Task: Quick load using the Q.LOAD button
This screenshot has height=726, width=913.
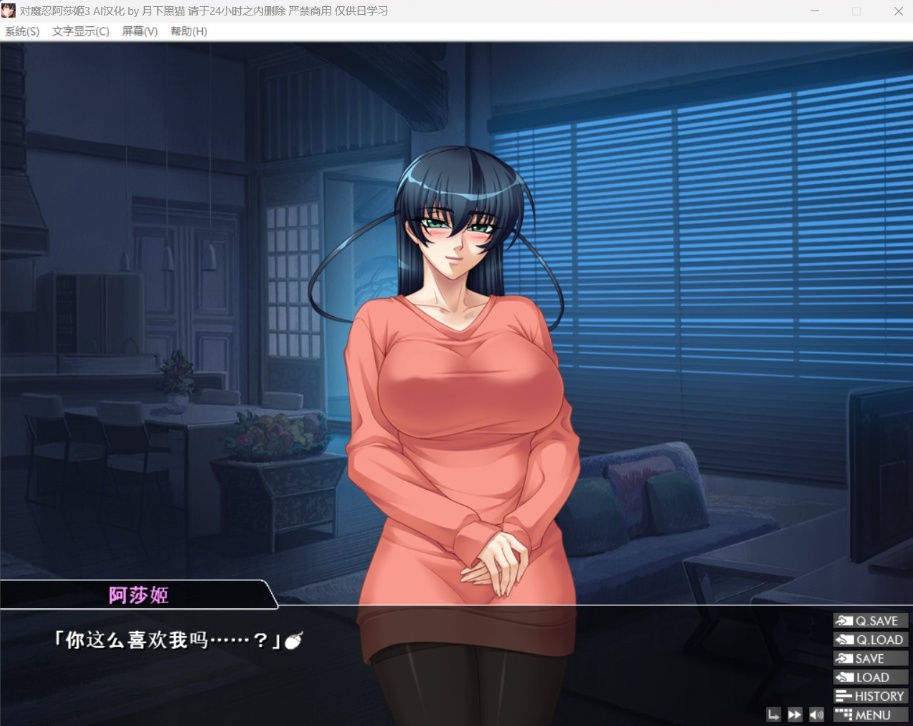Action: (870, 640)
